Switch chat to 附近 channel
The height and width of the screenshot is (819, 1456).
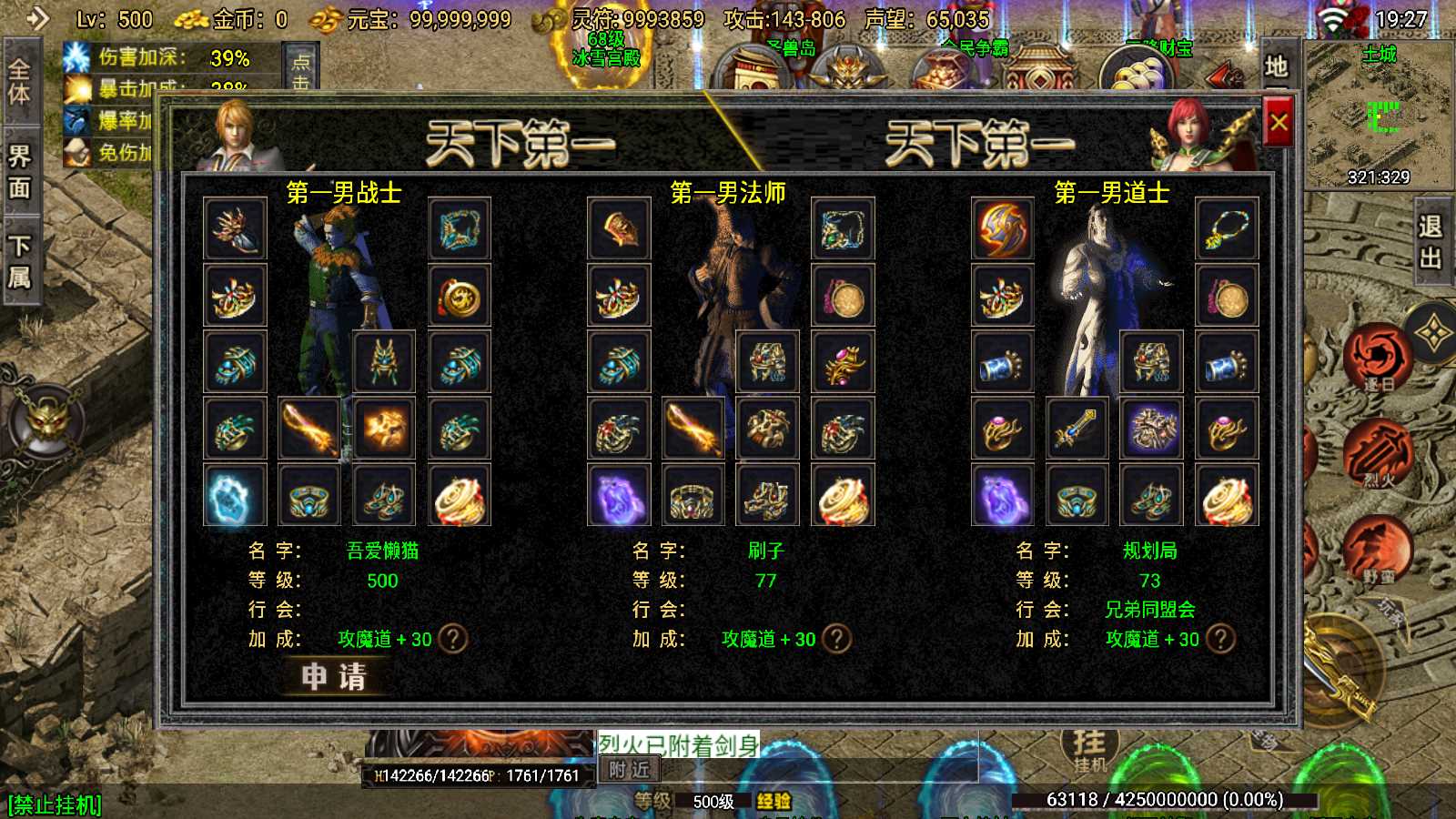click(630, 770)
